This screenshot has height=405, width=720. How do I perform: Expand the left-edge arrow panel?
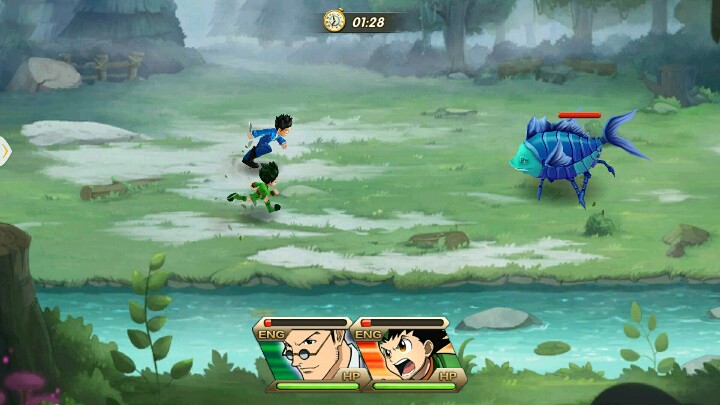[5, 151]
